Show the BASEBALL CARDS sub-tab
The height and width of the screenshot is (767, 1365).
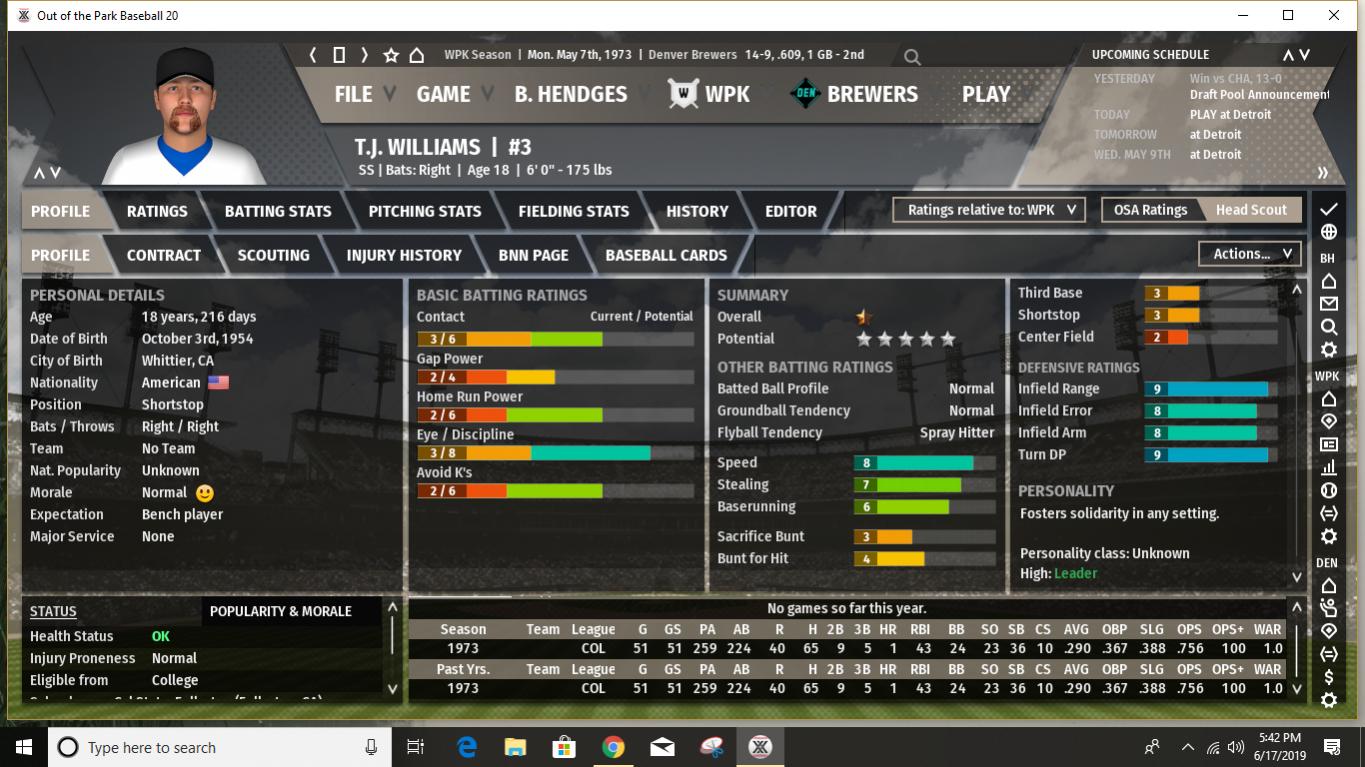(x=666, y=255)
